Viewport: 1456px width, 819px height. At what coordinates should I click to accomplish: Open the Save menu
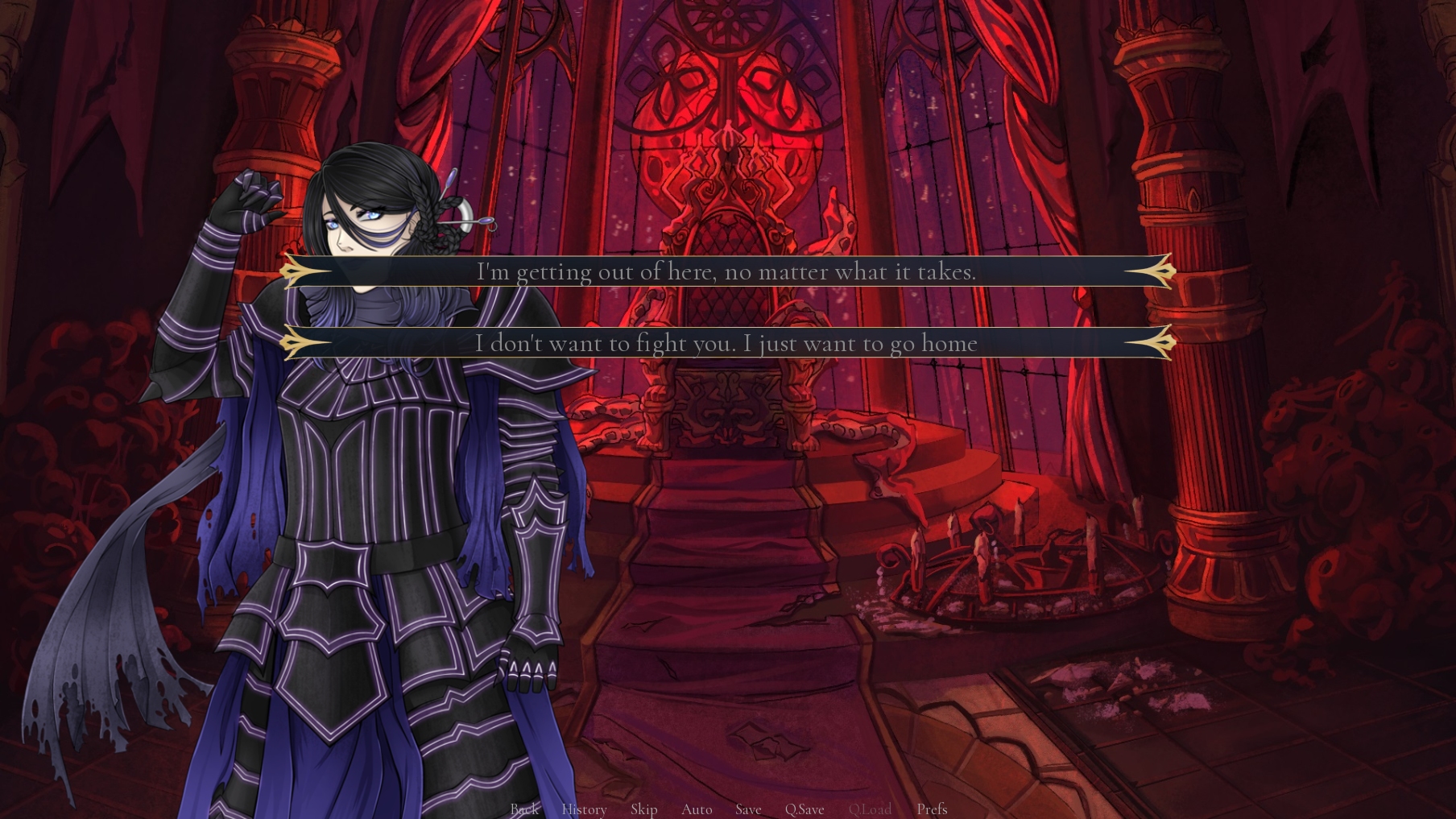click(748, 809)
